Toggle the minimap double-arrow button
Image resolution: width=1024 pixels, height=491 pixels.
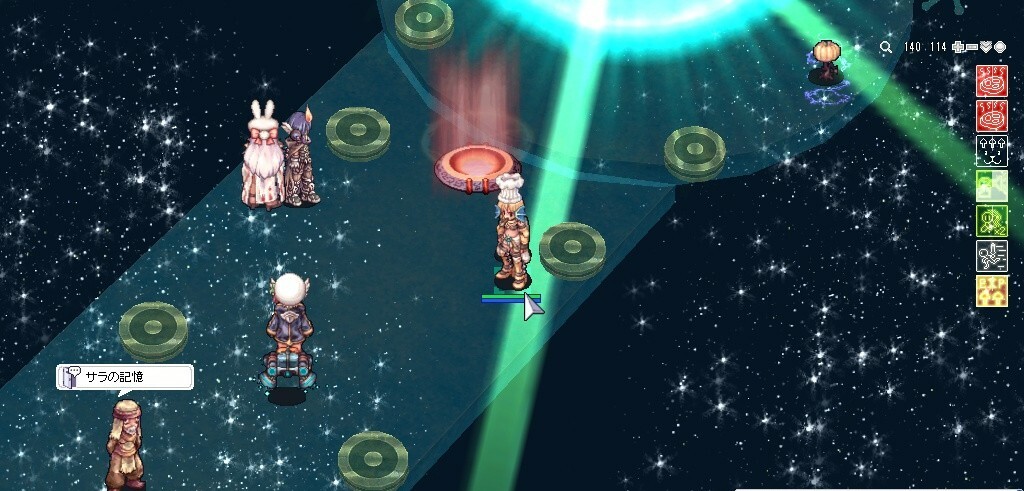coord(986,47)
